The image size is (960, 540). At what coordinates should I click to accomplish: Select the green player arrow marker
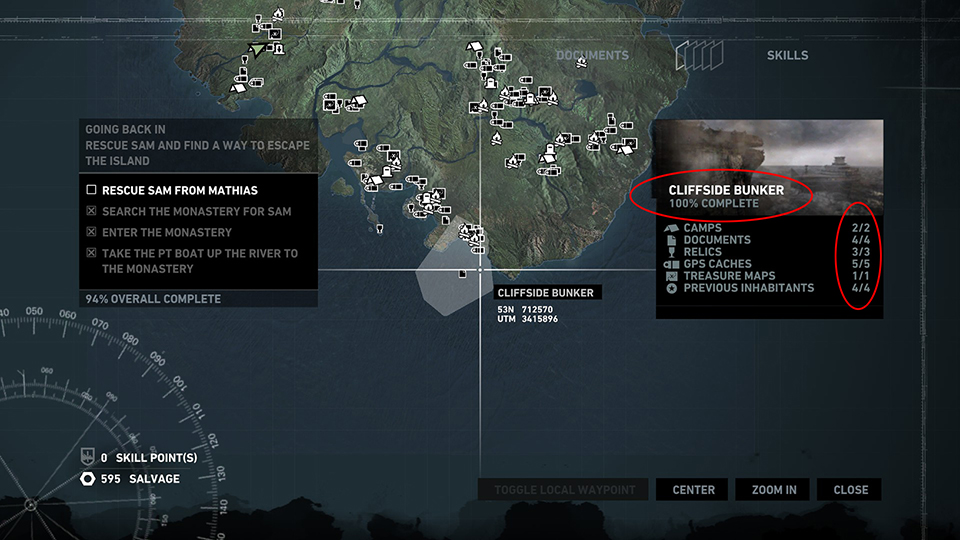tap(258, 48)
